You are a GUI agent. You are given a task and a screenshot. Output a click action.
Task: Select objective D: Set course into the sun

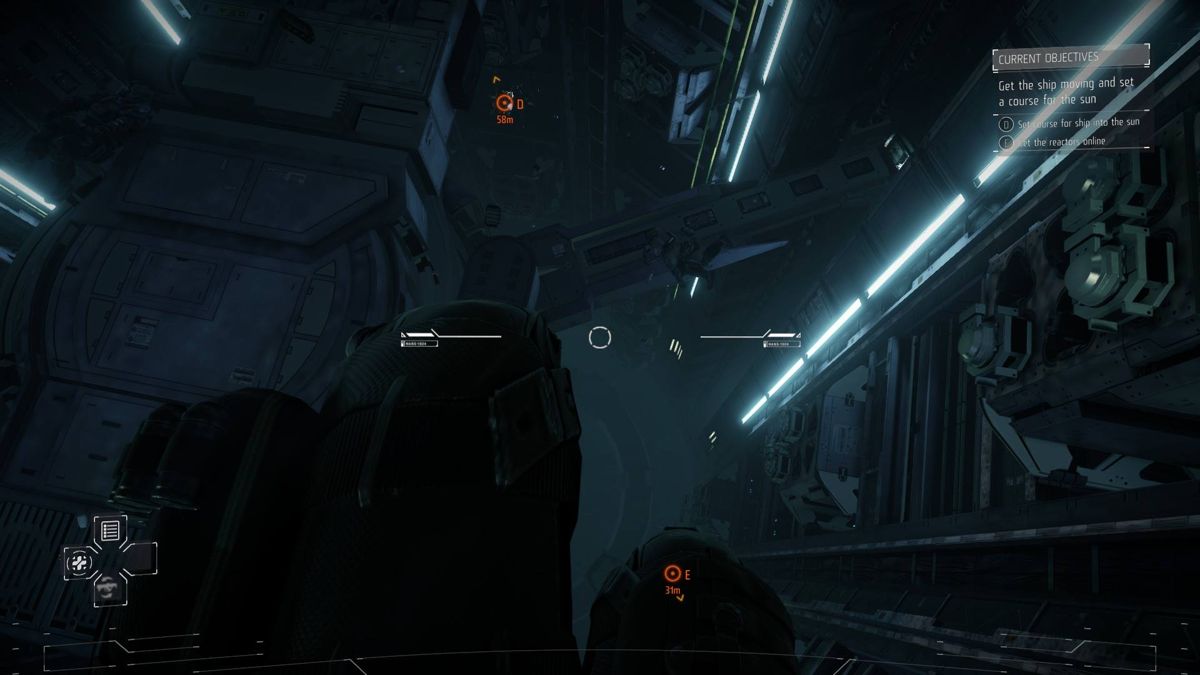pos(1077,123)
